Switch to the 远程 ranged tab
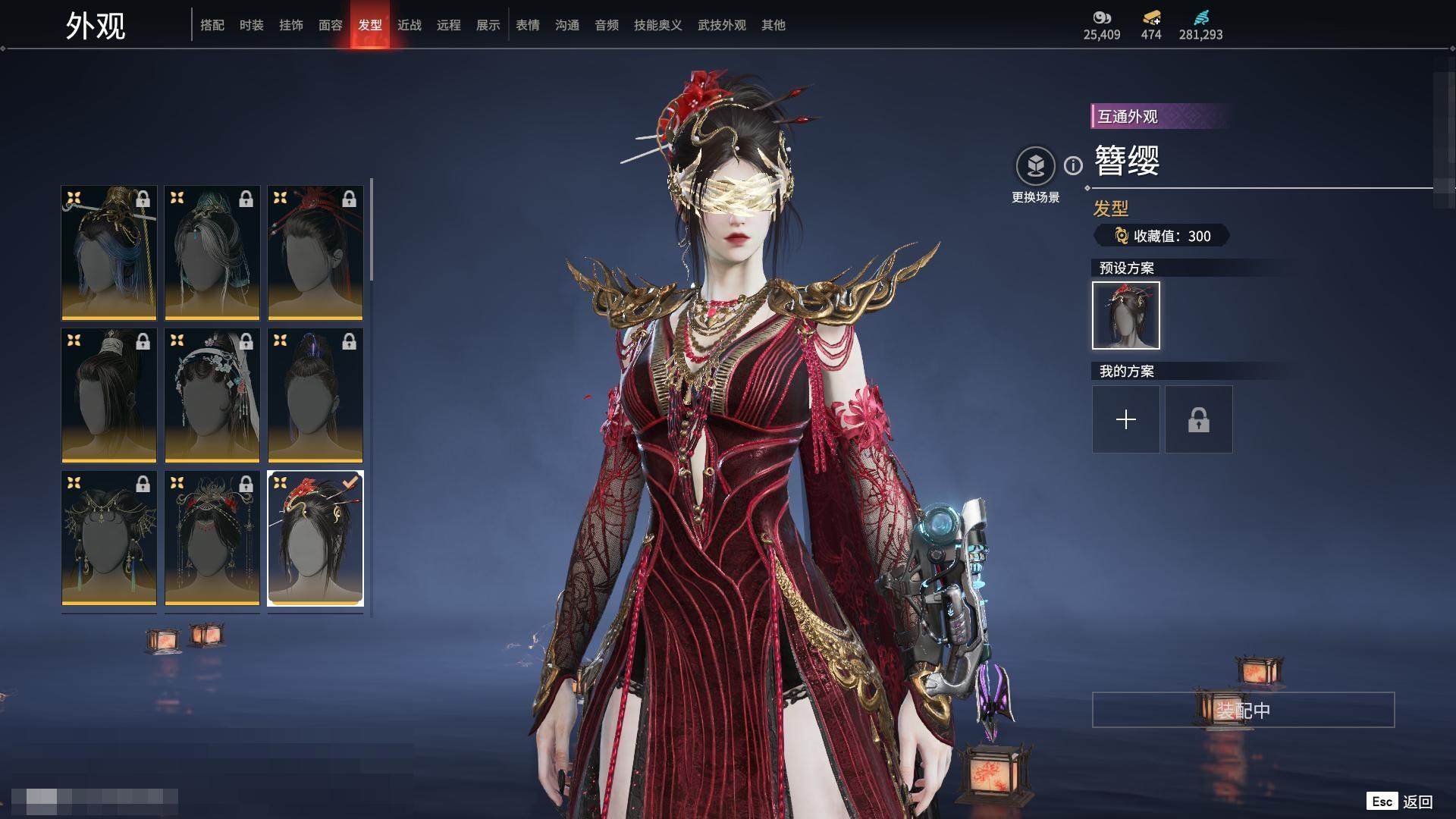Image resolution: width=1456 pixels, height=819 pixels. (449, 25)
